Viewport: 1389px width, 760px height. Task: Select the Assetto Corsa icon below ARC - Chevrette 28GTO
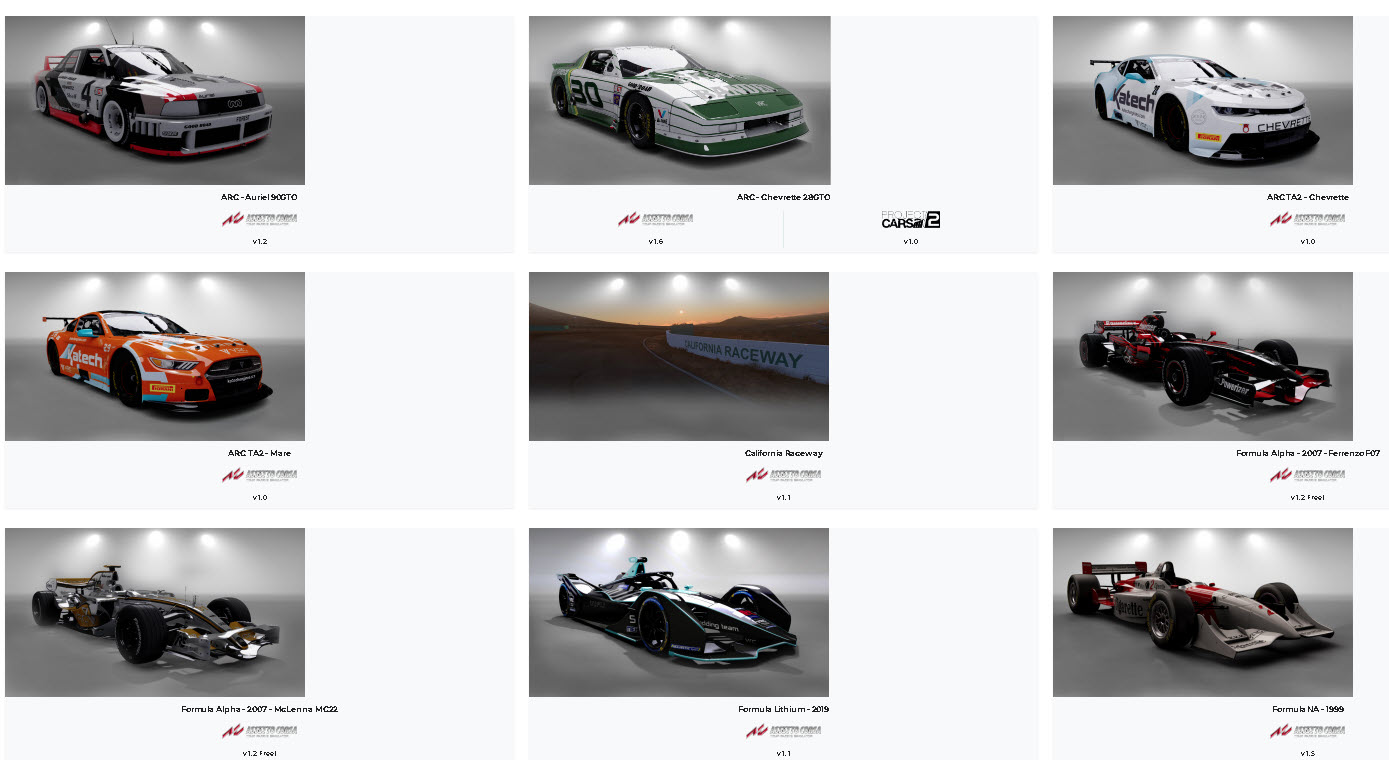coord(655,219)
